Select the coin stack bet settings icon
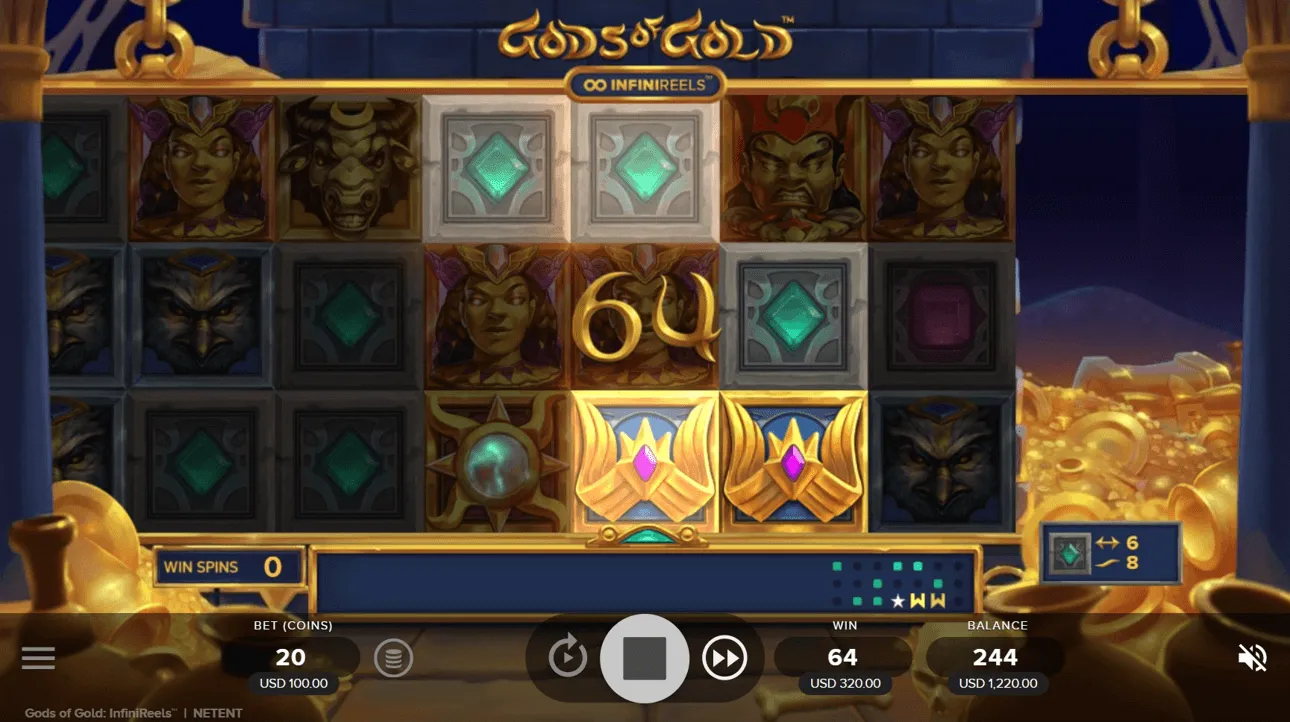 (393, 657)
